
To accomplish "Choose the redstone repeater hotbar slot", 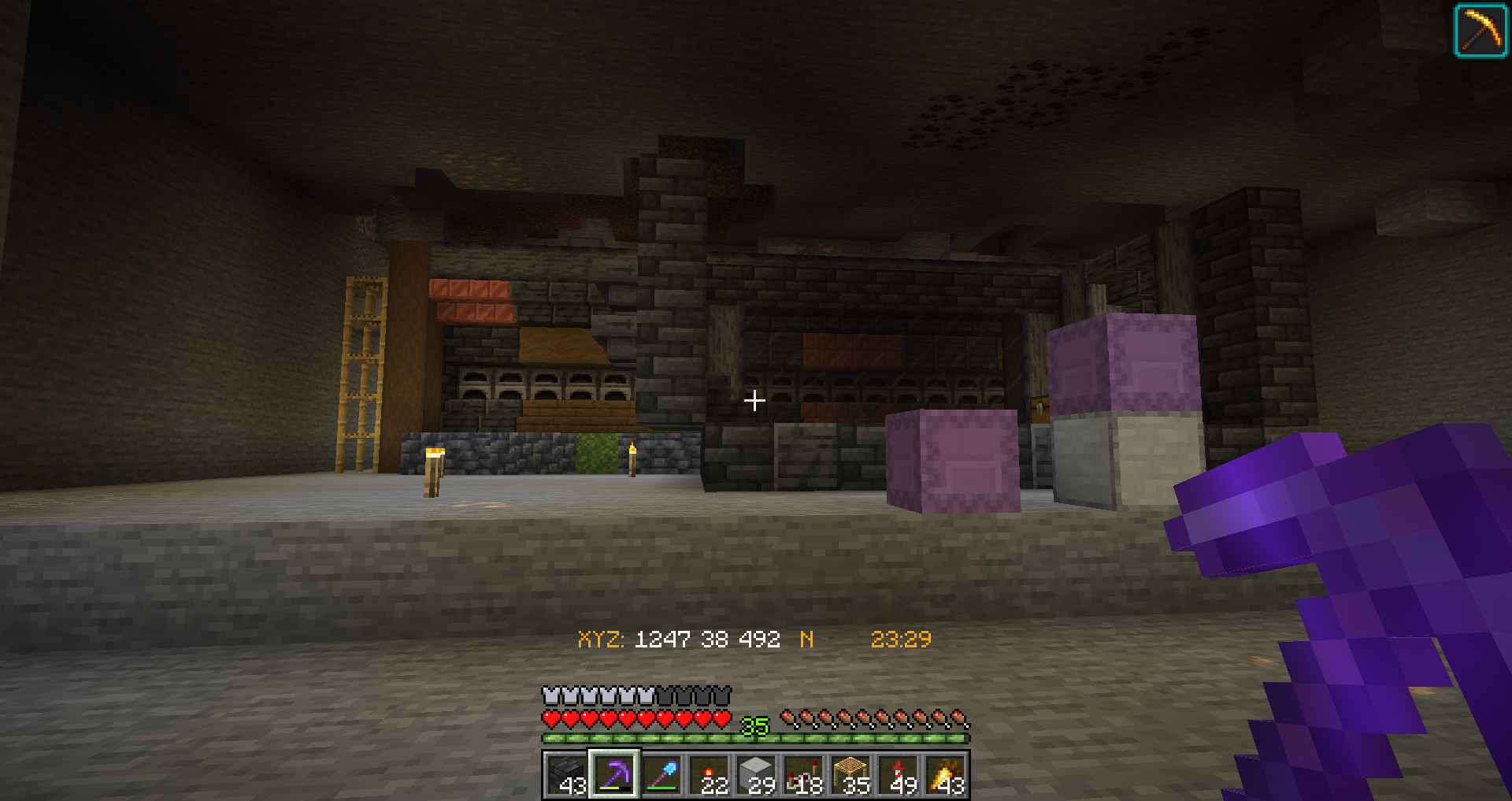I will tap(803, 774).
